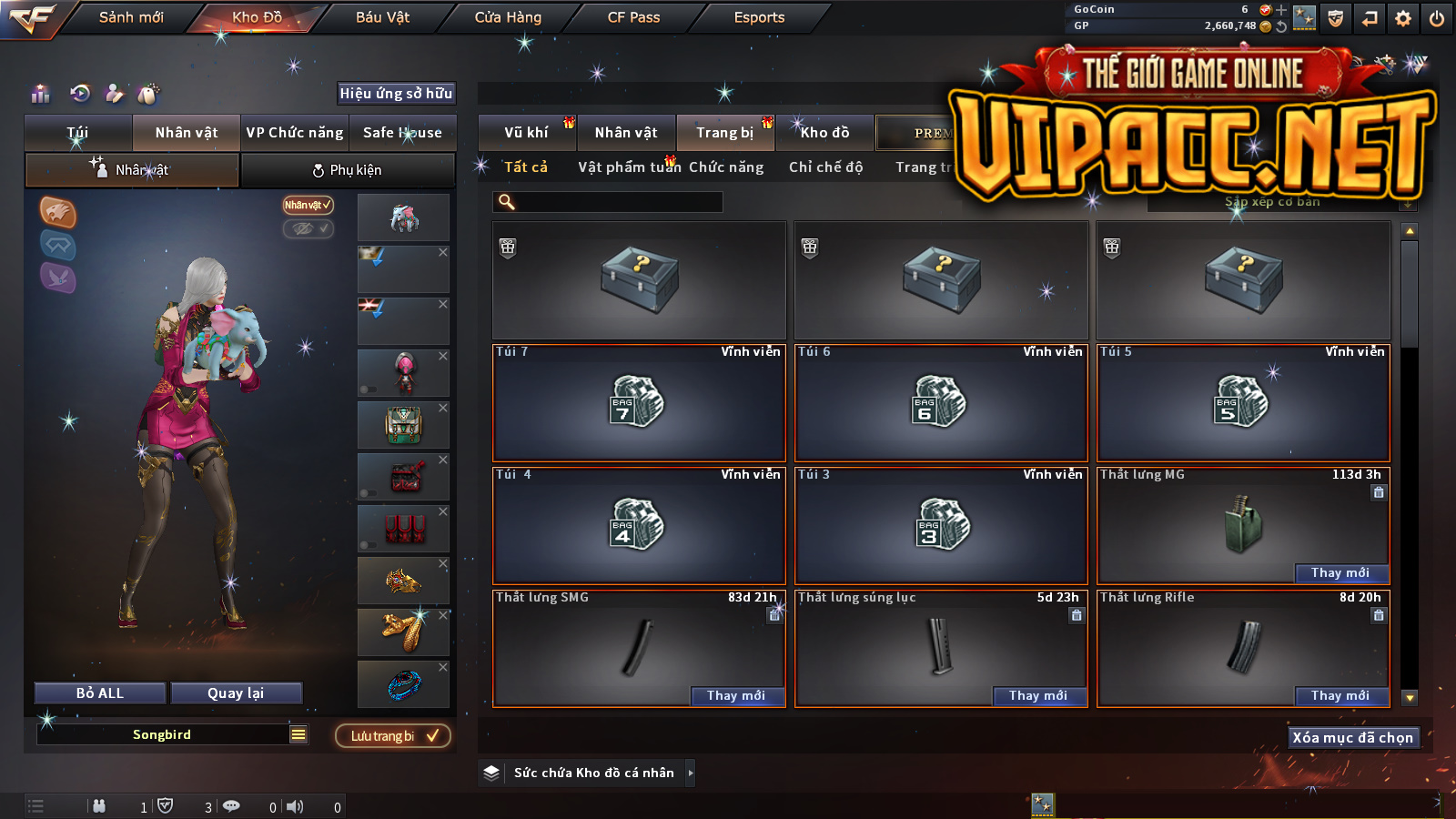The image size is (1456, 819).
Task: Renew the Thắt lưng SMG item
Action: pos(735,696)
